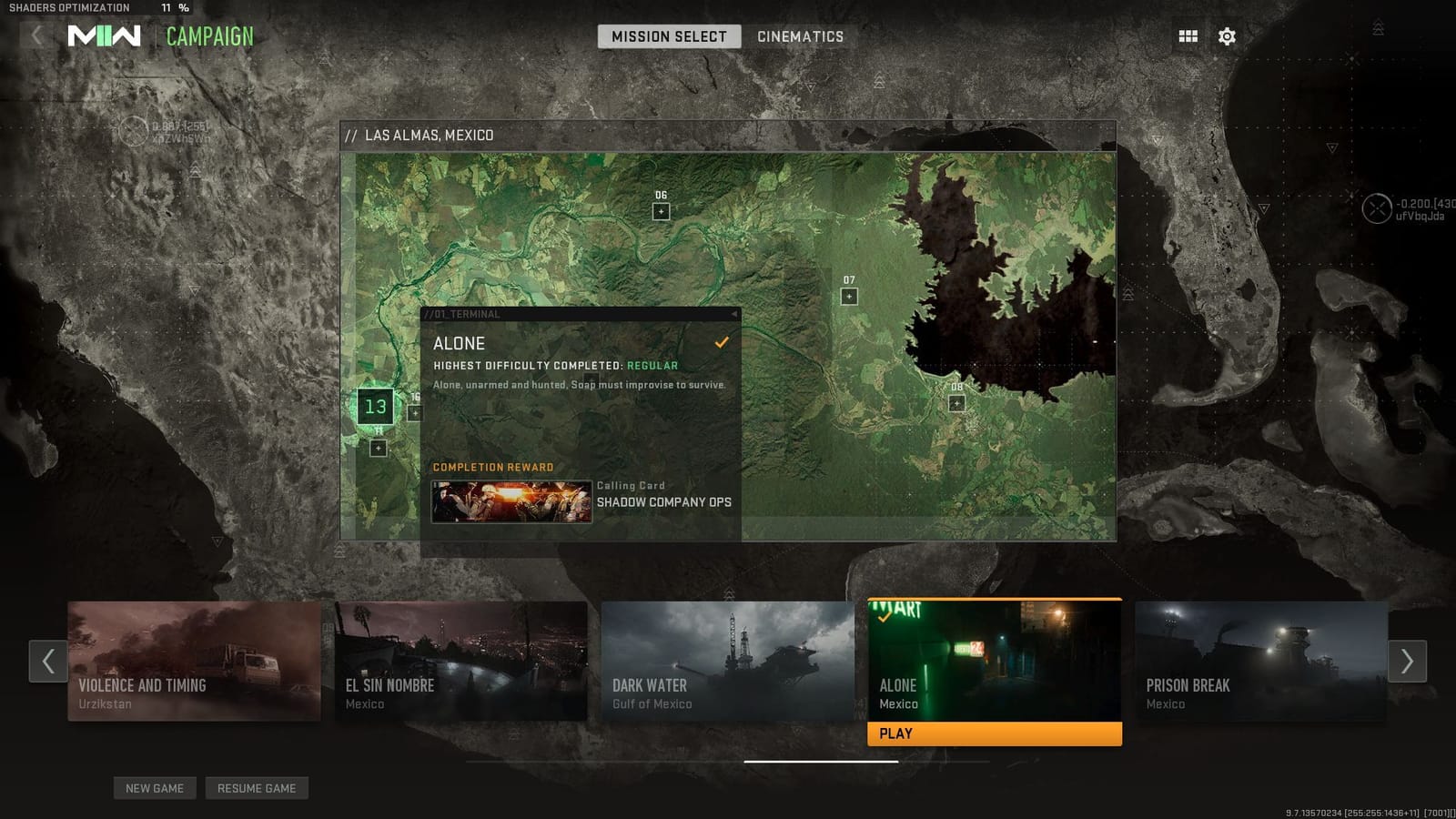This screenshot has width=1456, height=819.
Task: Select the MW Campaign logo
Action: click(106, 36)
